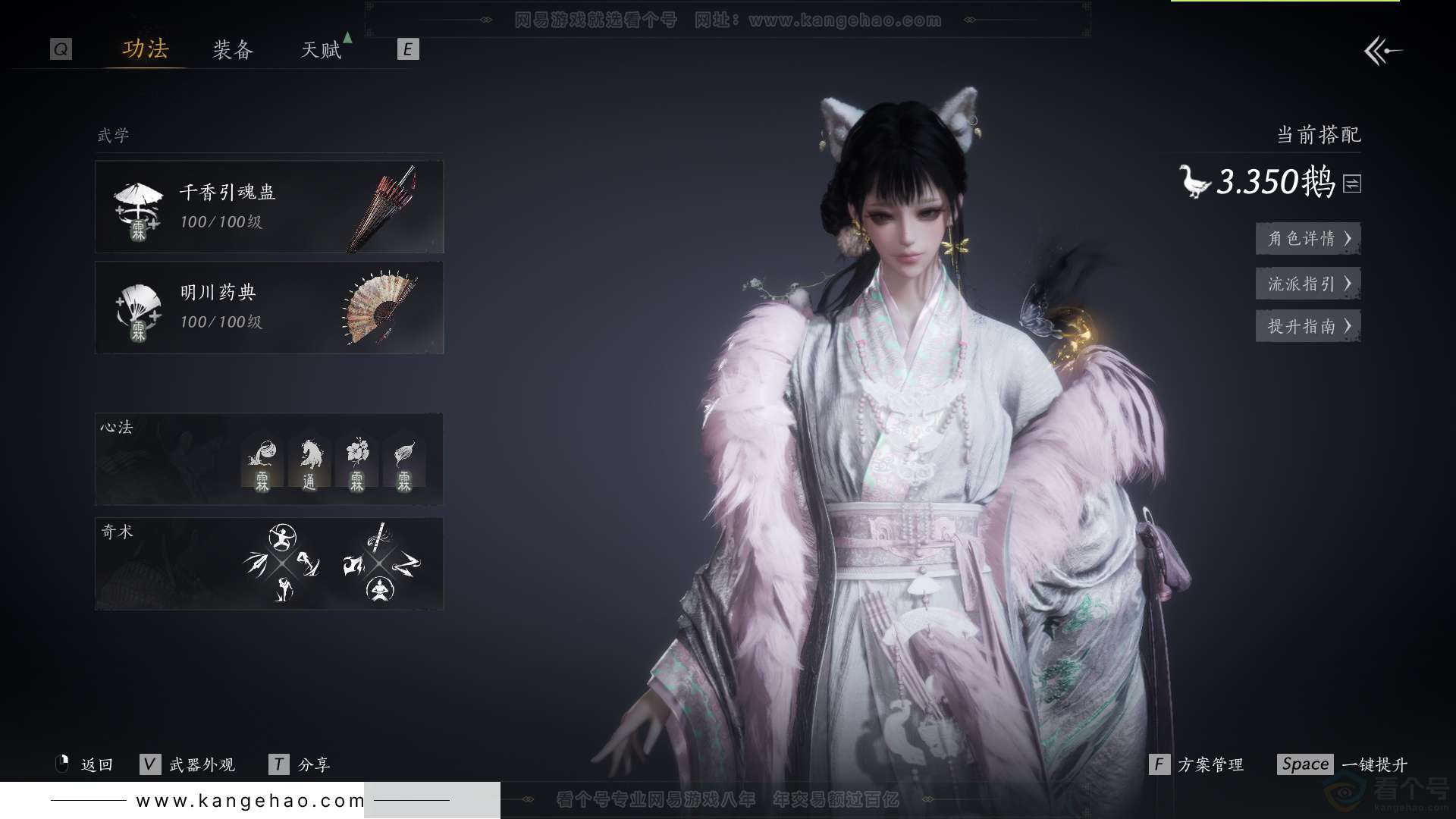Image resolution: width=1456 pixels, height=819 pixels.
Task: Open 角色详情 character details
Action: tap(1308, 239)
